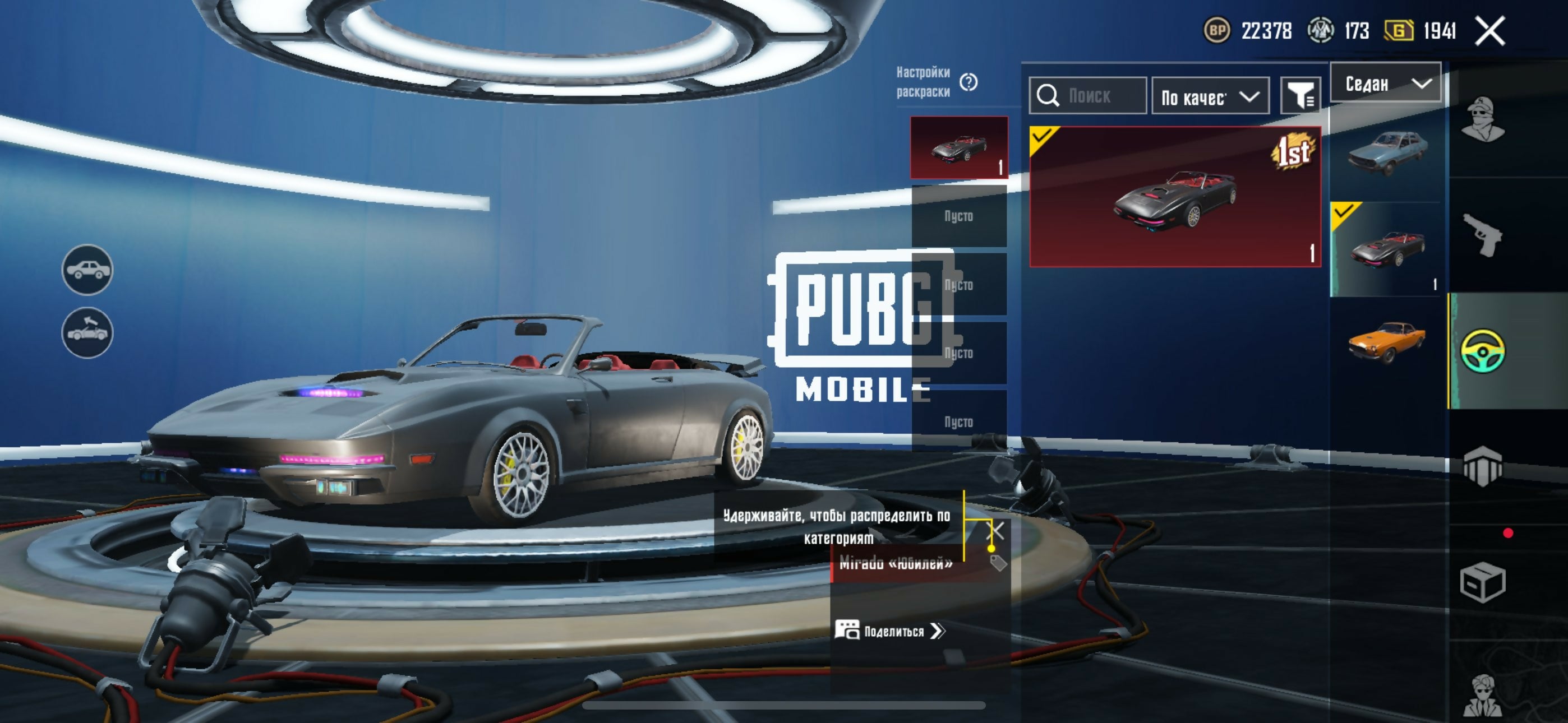Switch to the steering wheel vehicles tab
The image size is (1568, 723).
point(1482,350)
